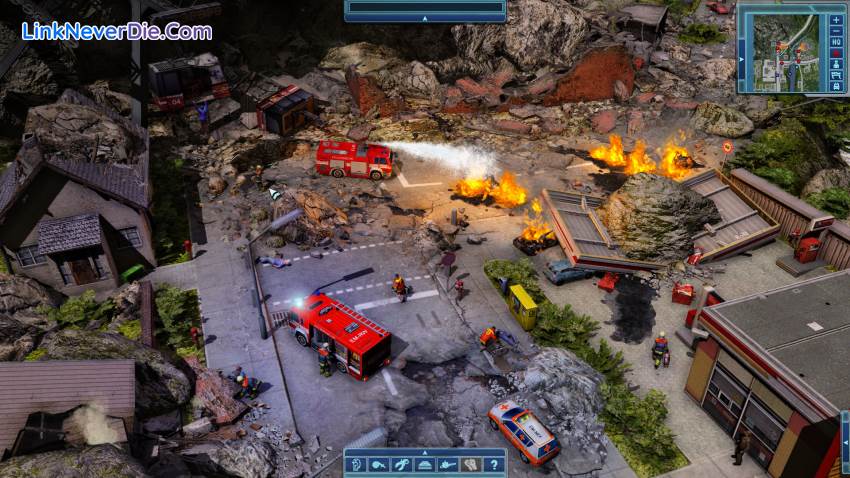Select the open hands command icon

click(x=470, y=465)
